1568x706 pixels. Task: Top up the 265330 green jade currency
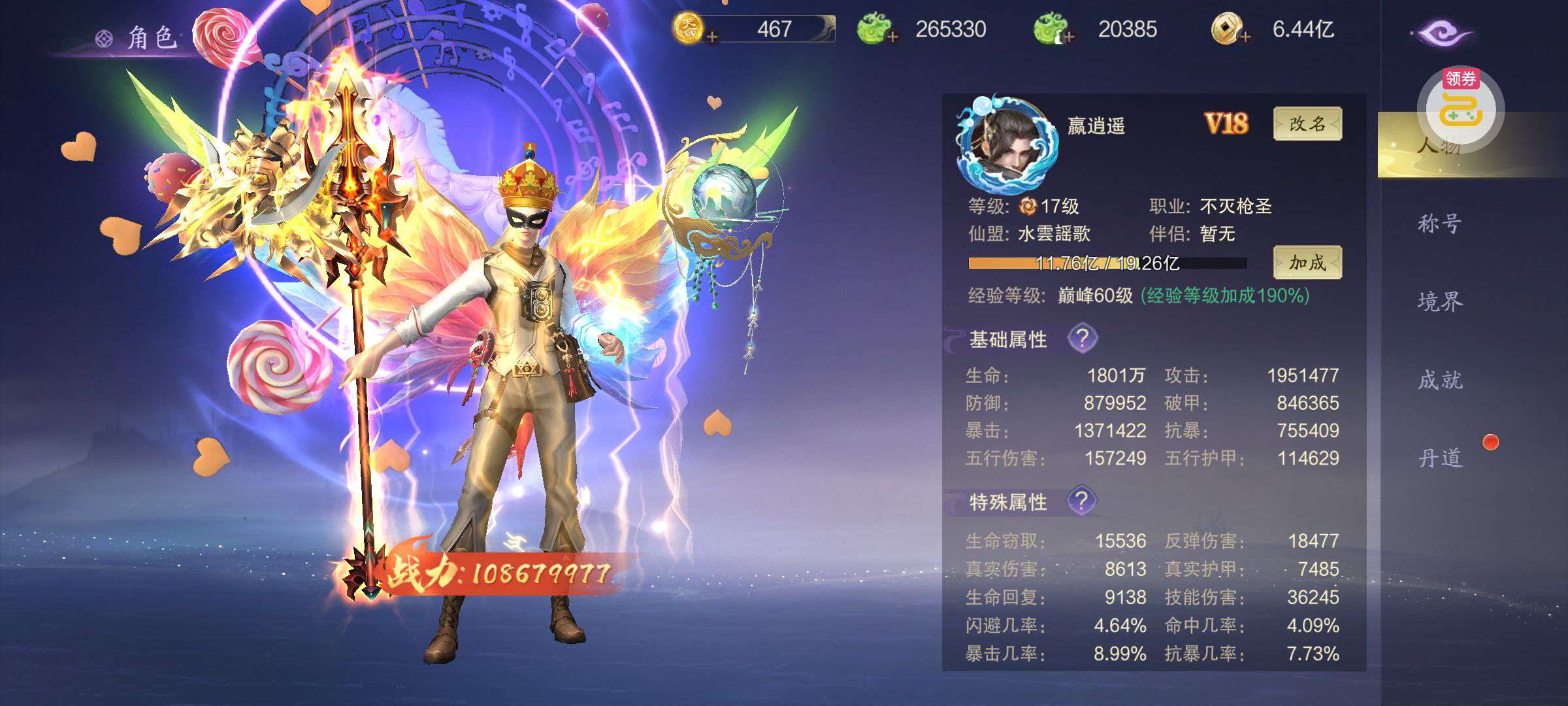click(892, 37)
